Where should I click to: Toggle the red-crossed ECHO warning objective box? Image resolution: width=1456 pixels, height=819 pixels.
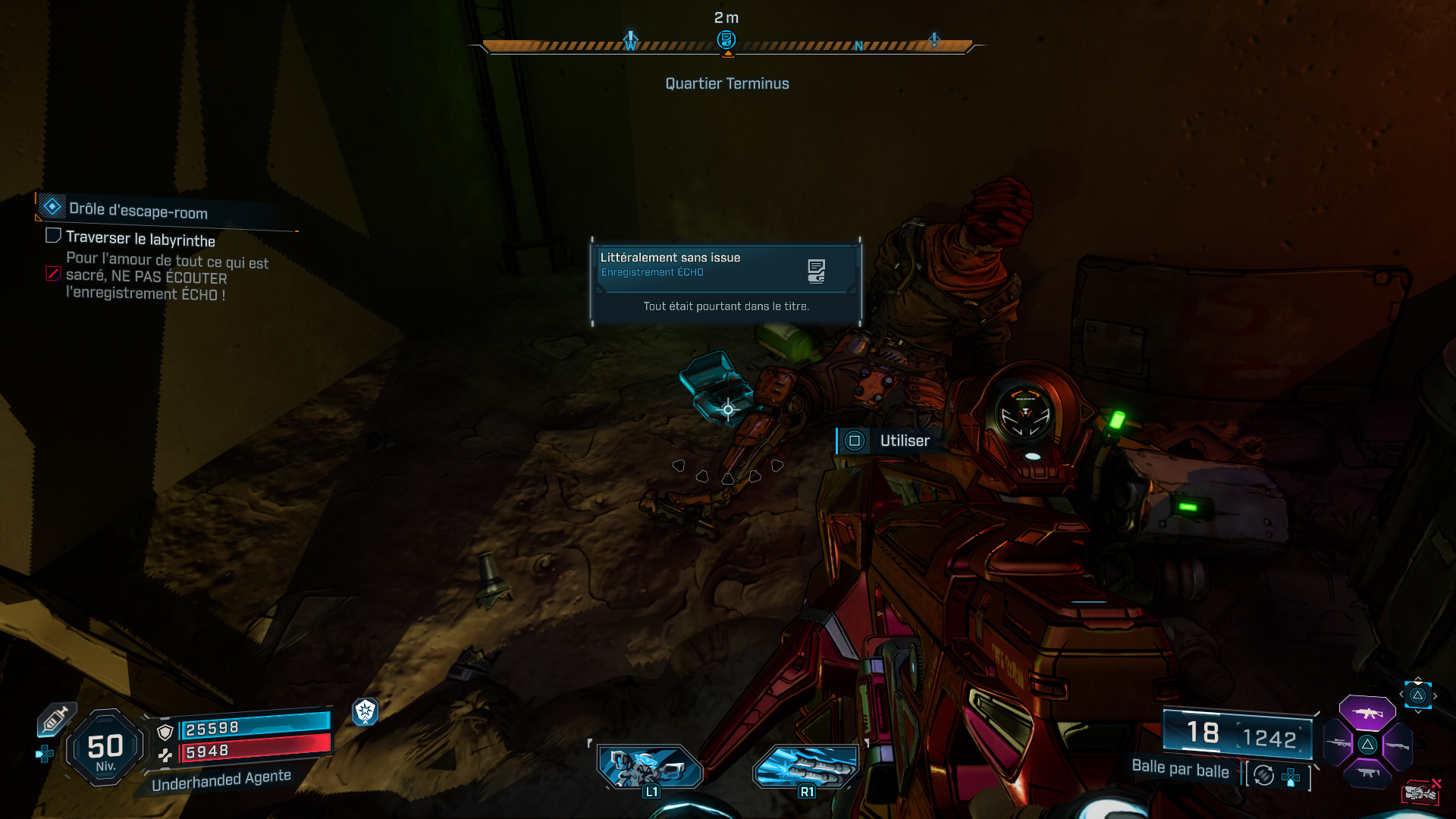[52, 274]
